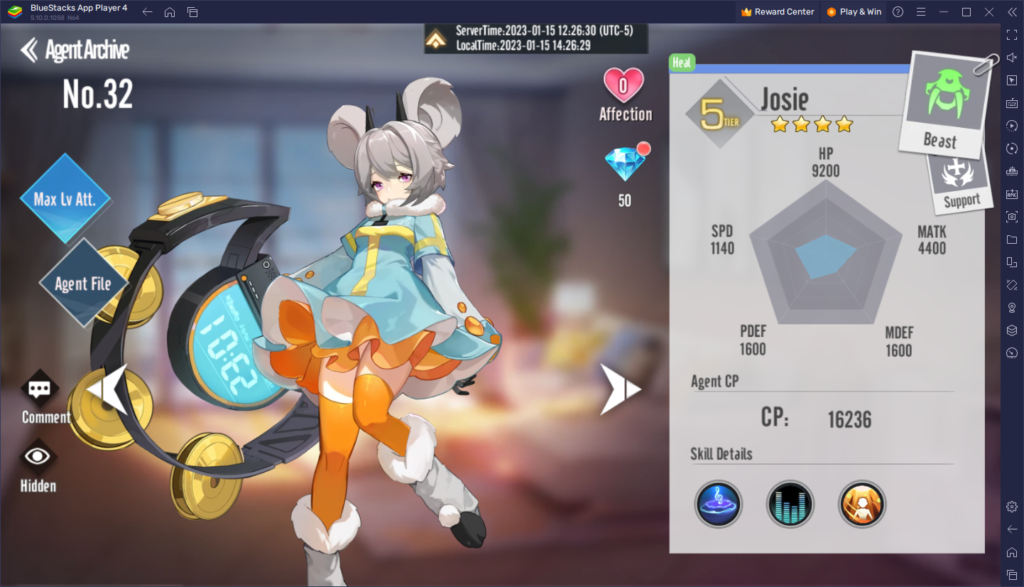Image resolution: width=1024 pixels, height=587 pixels.
Task: View the orange figure skill
Action: [x=862, y=503]
